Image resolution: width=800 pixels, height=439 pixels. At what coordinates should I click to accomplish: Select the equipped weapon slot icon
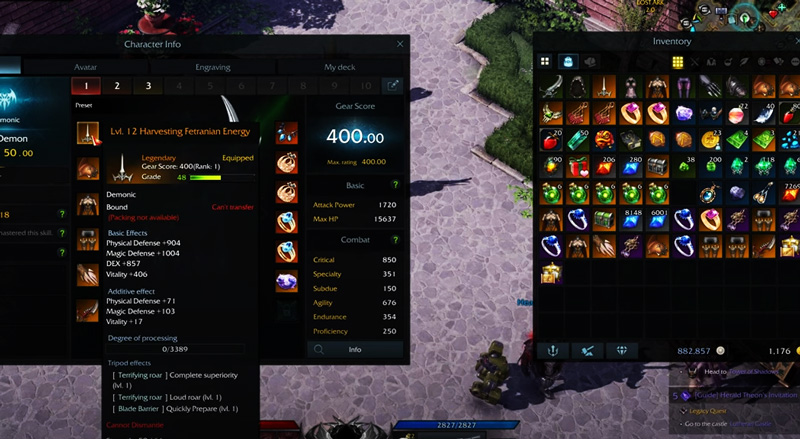[89, 134]
